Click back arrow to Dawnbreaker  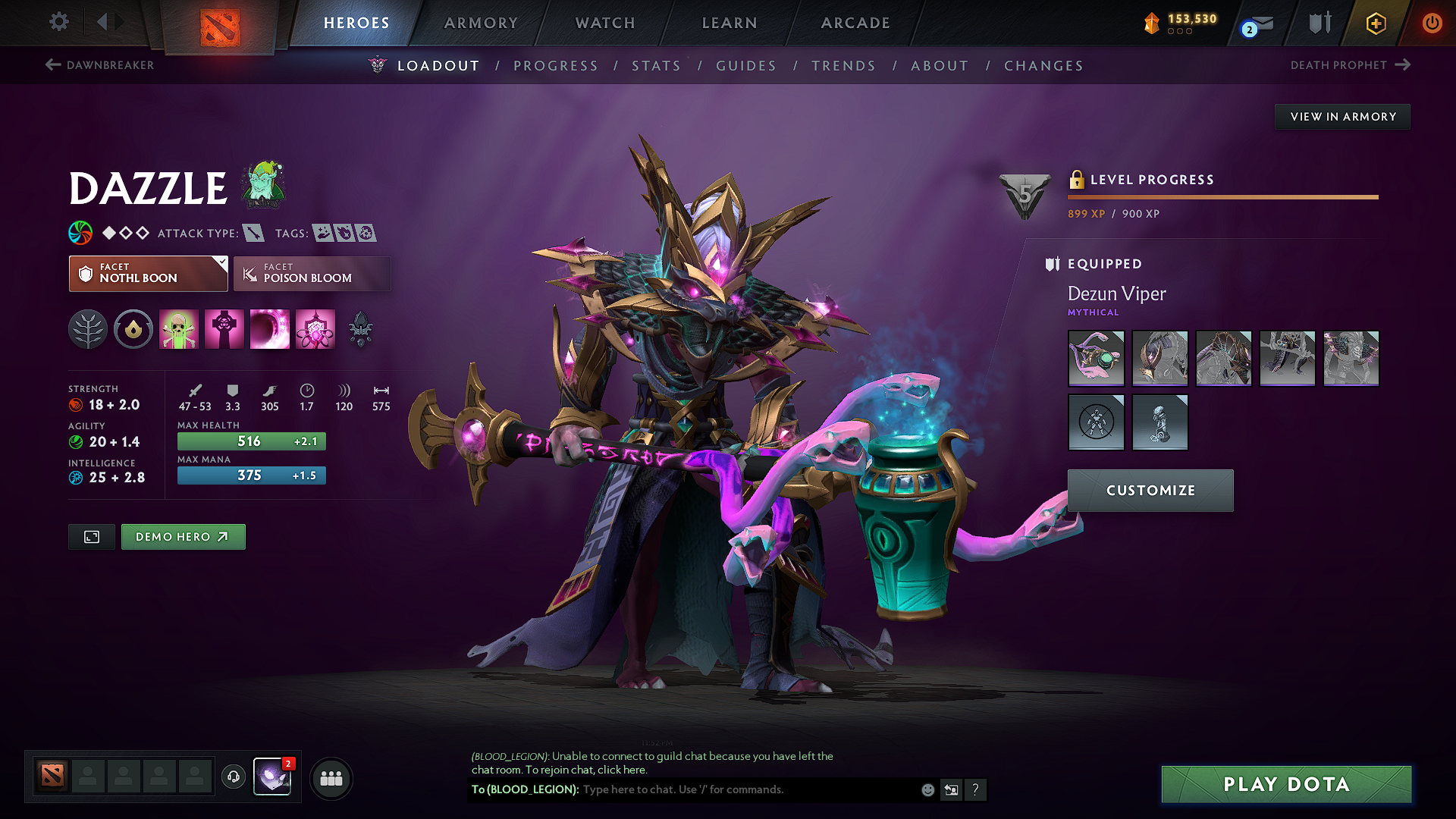pyautogui.click(x=51, y=65)
